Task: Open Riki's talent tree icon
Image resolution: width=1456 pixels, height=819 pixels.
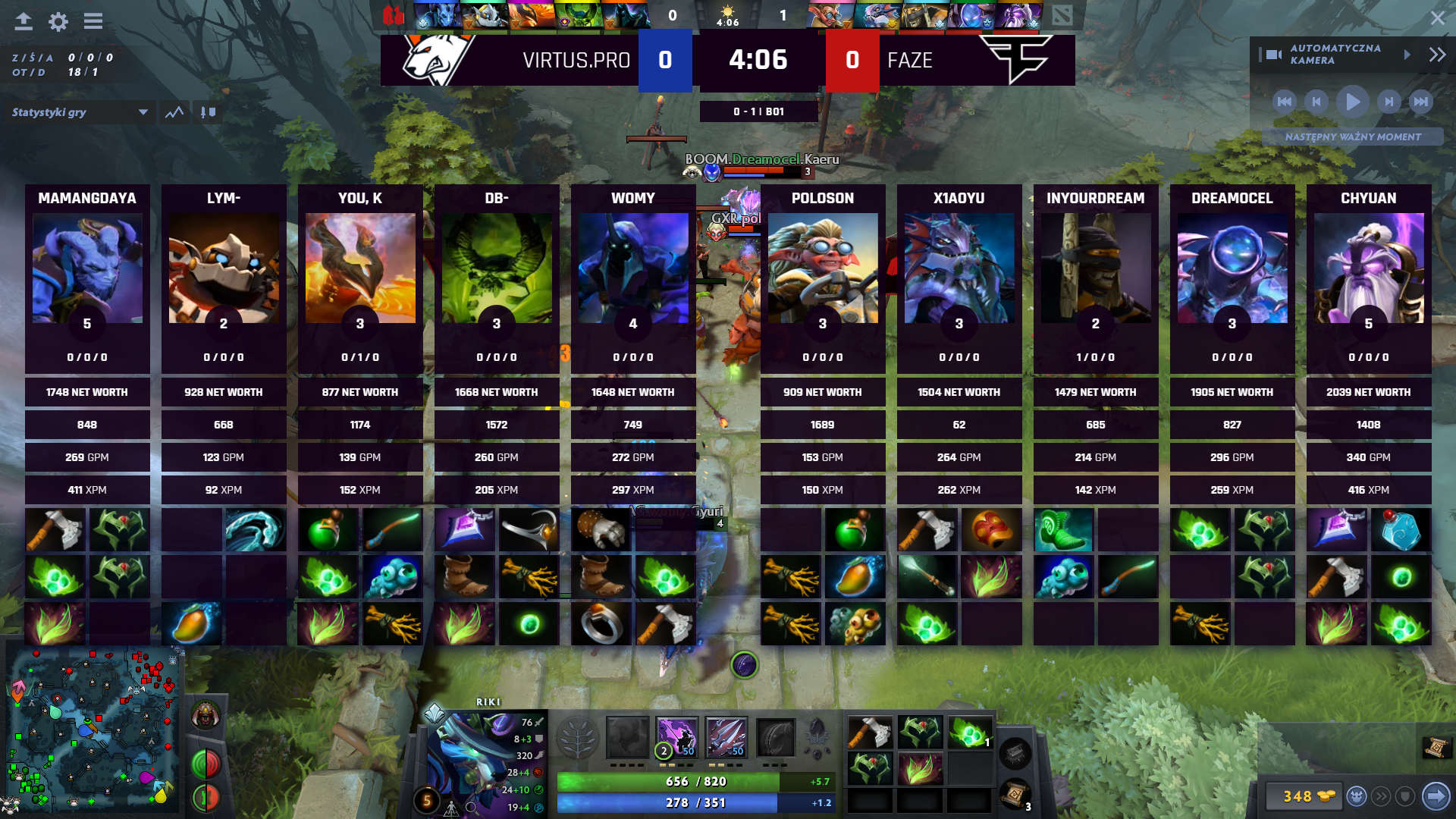Action: pyautogui.click(x=579, y=737)
